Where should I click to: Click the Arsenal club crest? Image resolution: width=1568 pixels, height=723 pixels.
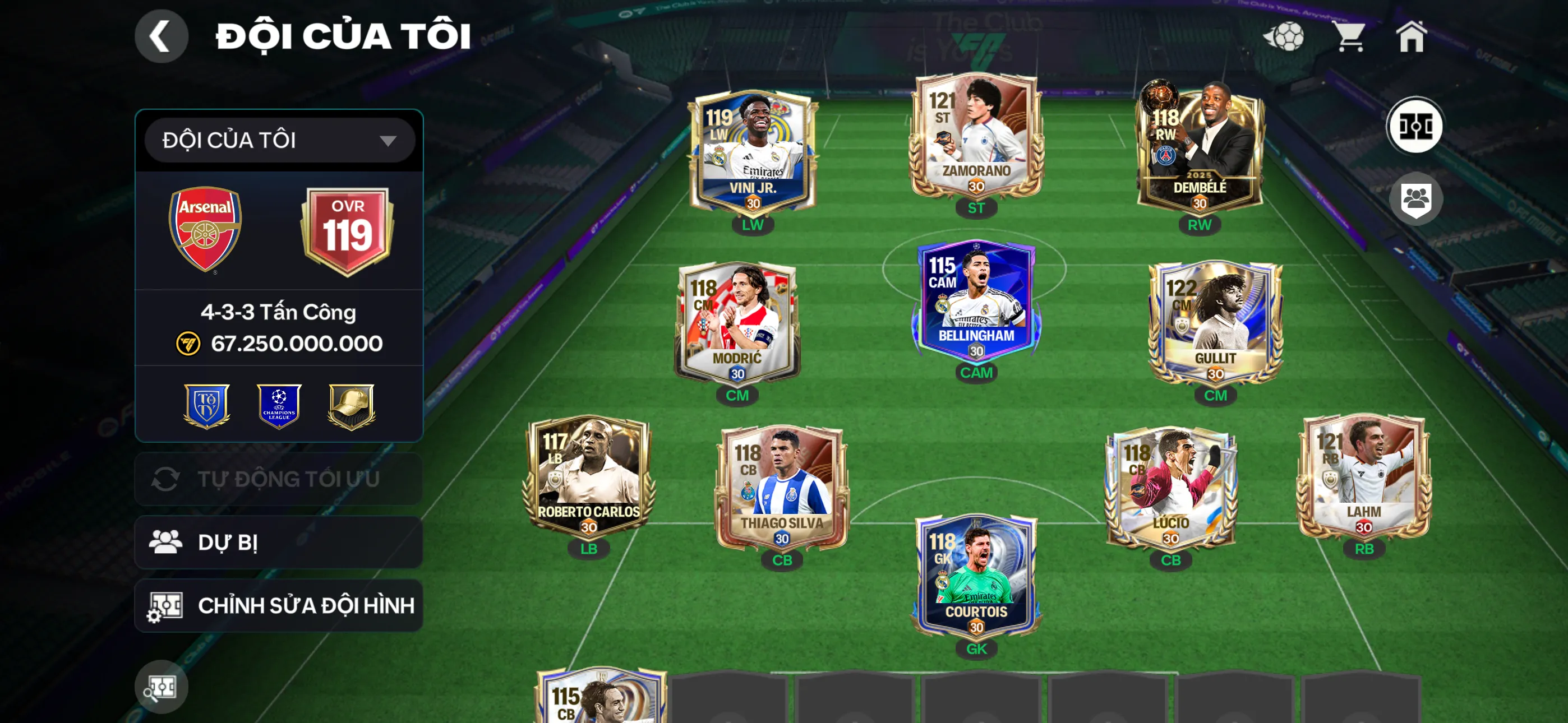click(x=206, y=229)
